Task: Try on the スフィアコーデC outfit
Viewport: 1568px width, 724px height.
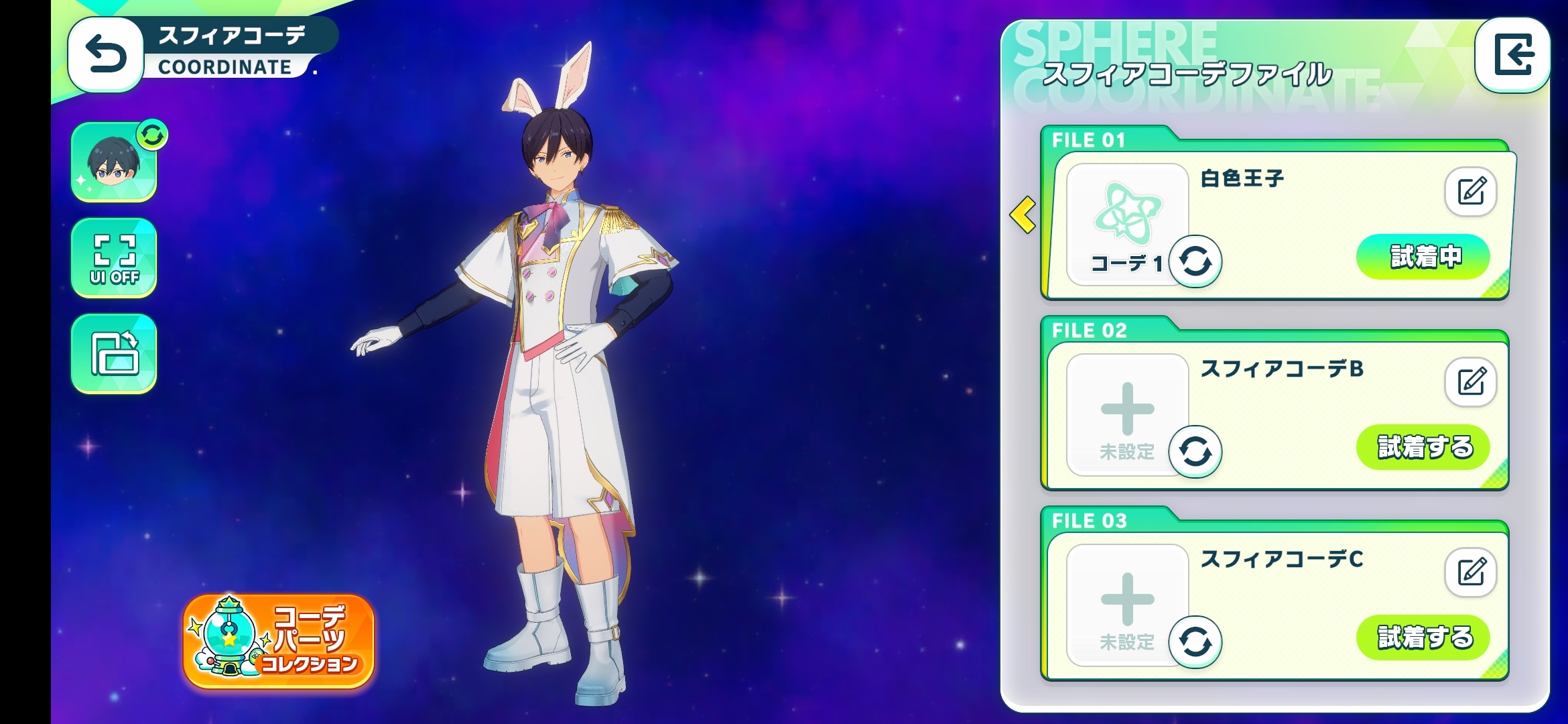Action: [1423, 638]
